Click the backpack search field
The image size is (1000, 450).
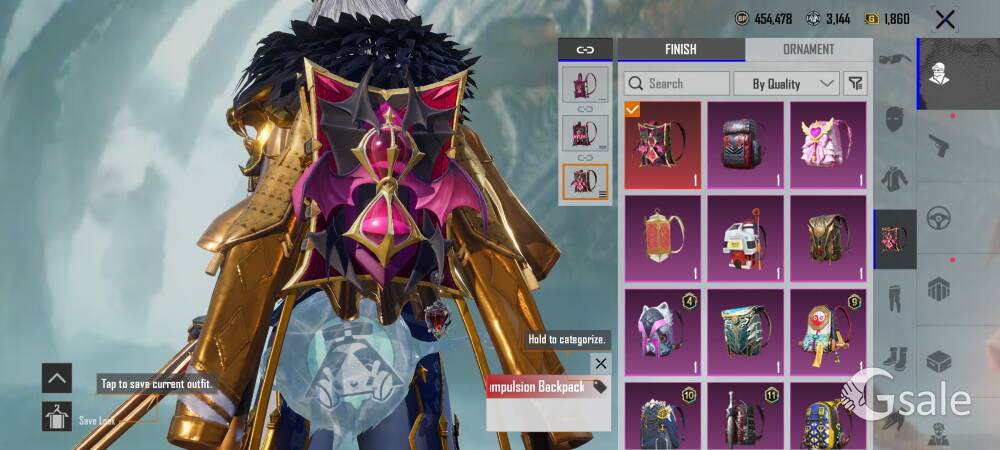click(x=677, y=83)
